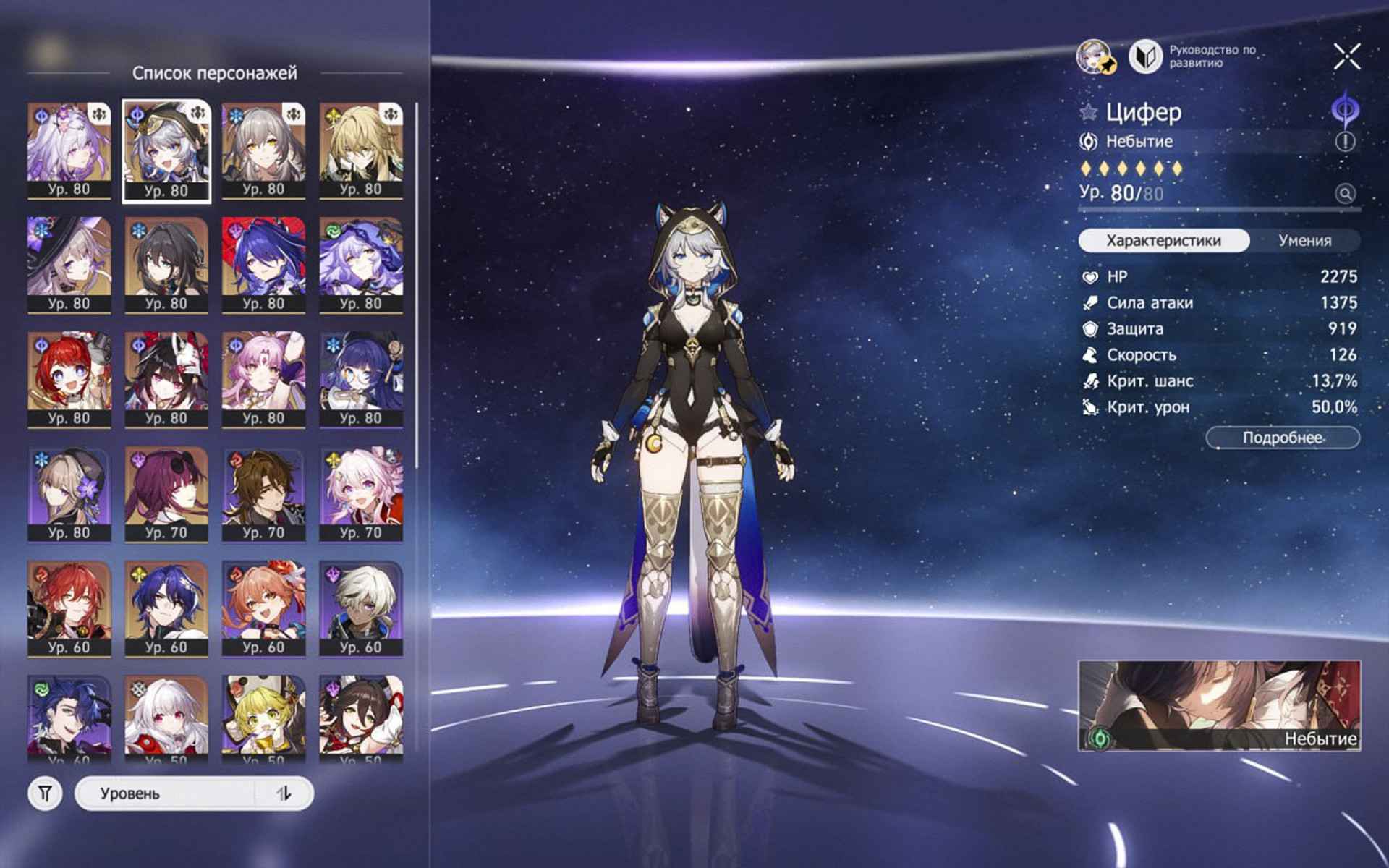Open the Уровень sort dropdown

[166, 793]
